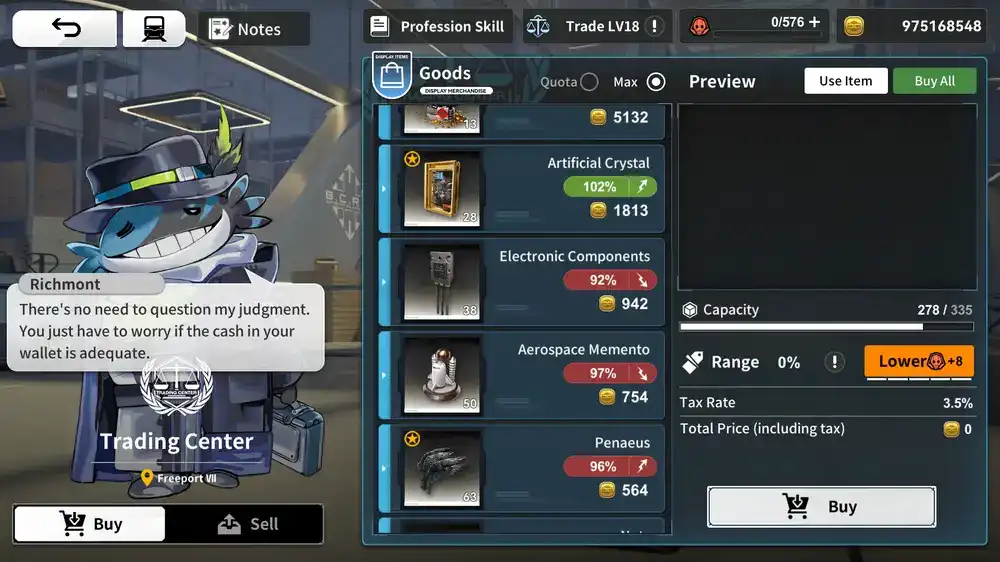Click the Trade LV18 info icon
The height and width of the screenshot is (562, 1000).
point(655,26)
